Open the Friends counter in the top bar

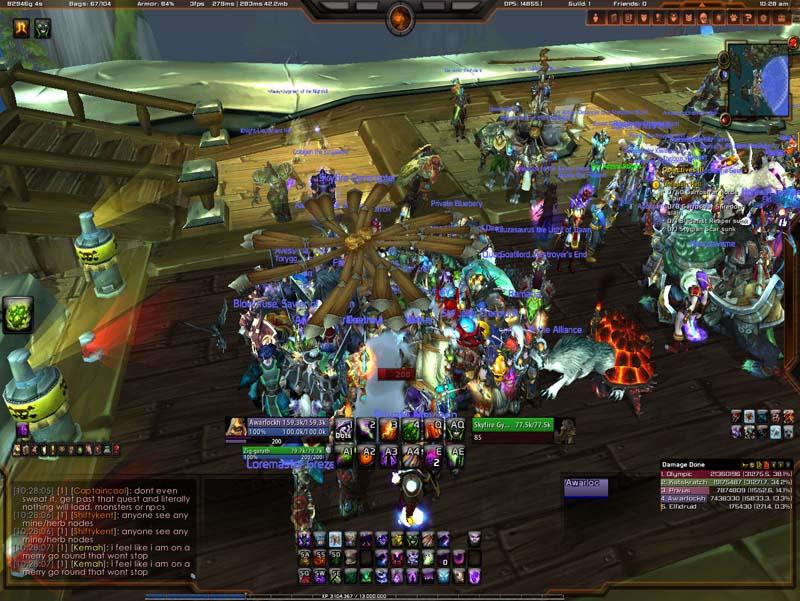[x=629, y=4]
